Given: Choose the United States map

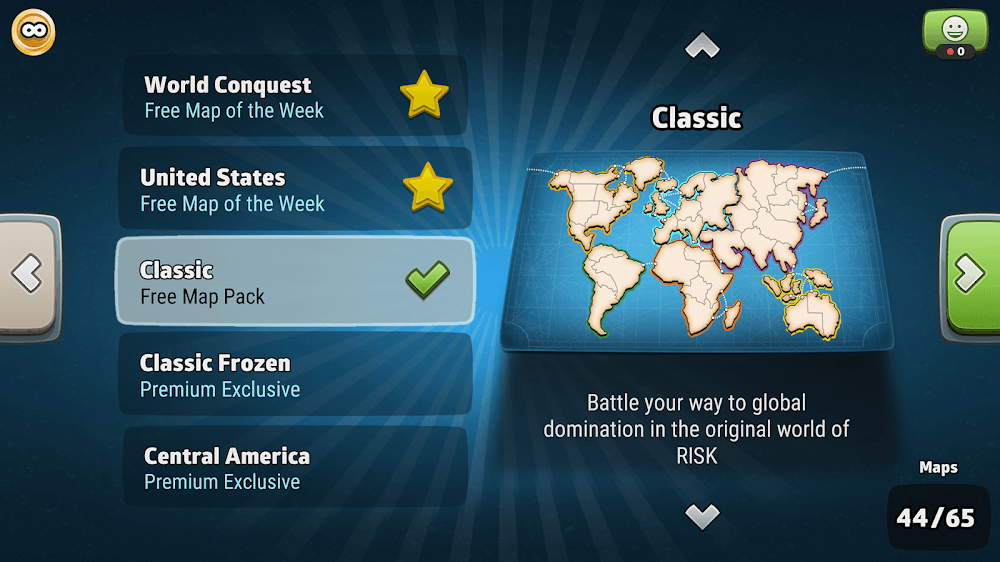Looking at the screenshot, I should click(295, 189).
